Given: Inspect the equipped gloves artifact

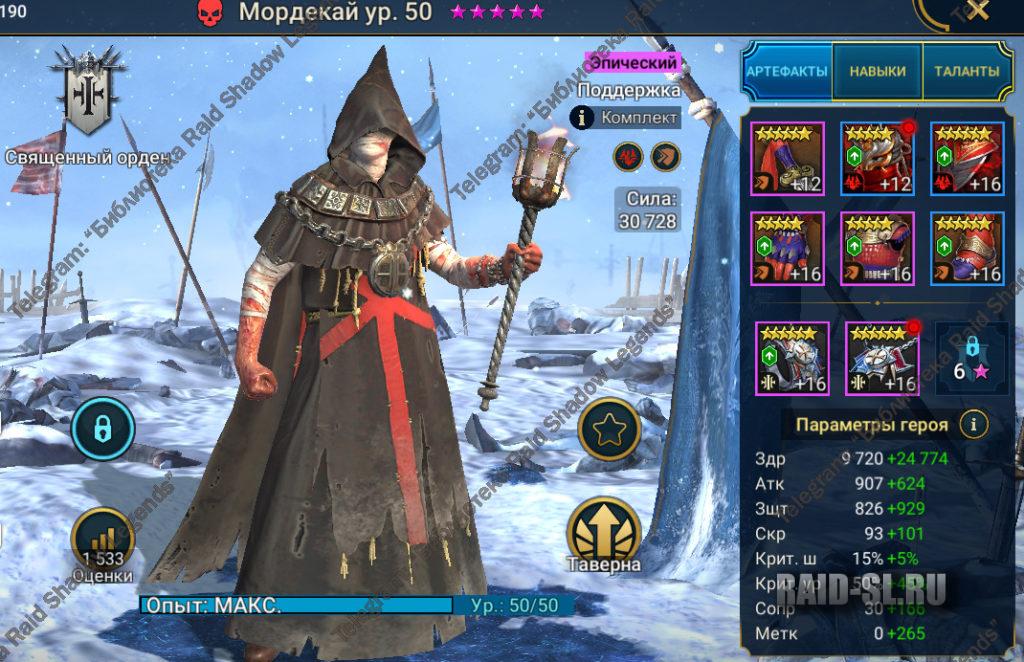Looking at the screenshot, I should pos(787,248).
